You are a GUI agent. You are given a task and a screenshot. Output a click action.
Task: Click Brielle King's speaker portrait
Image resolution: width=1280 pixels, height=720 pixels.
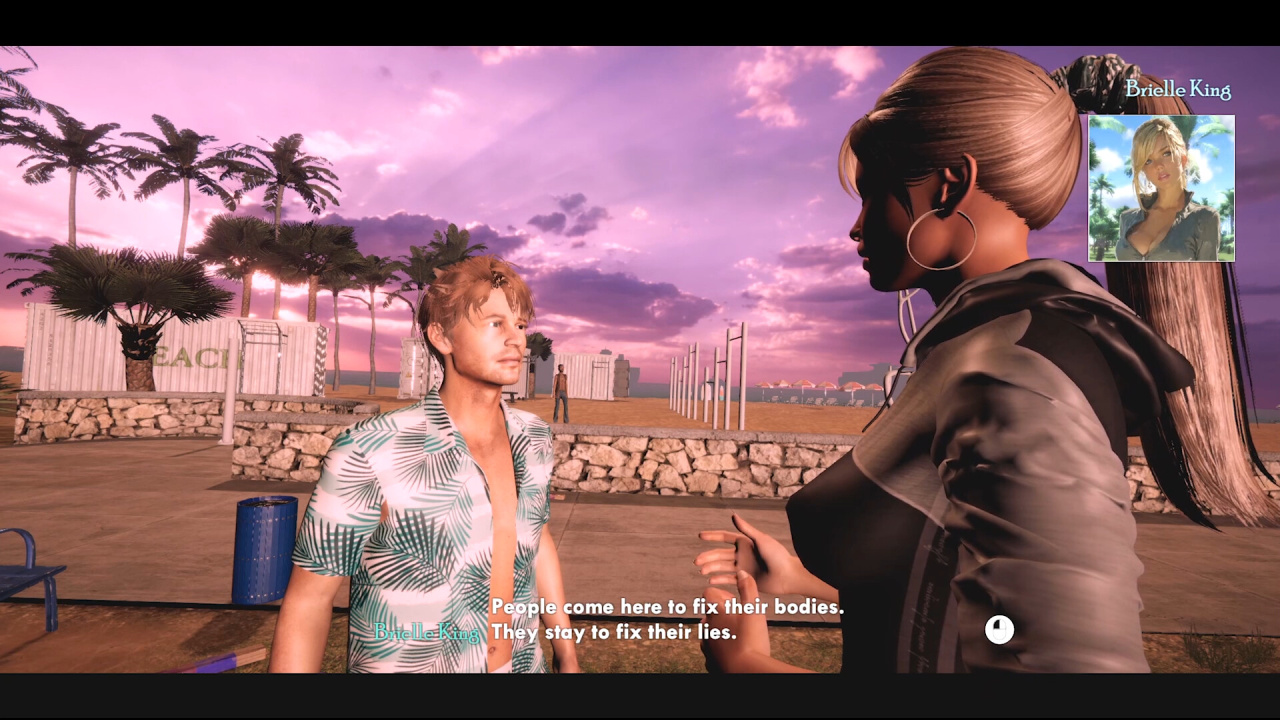click(x=1161, y=188)
